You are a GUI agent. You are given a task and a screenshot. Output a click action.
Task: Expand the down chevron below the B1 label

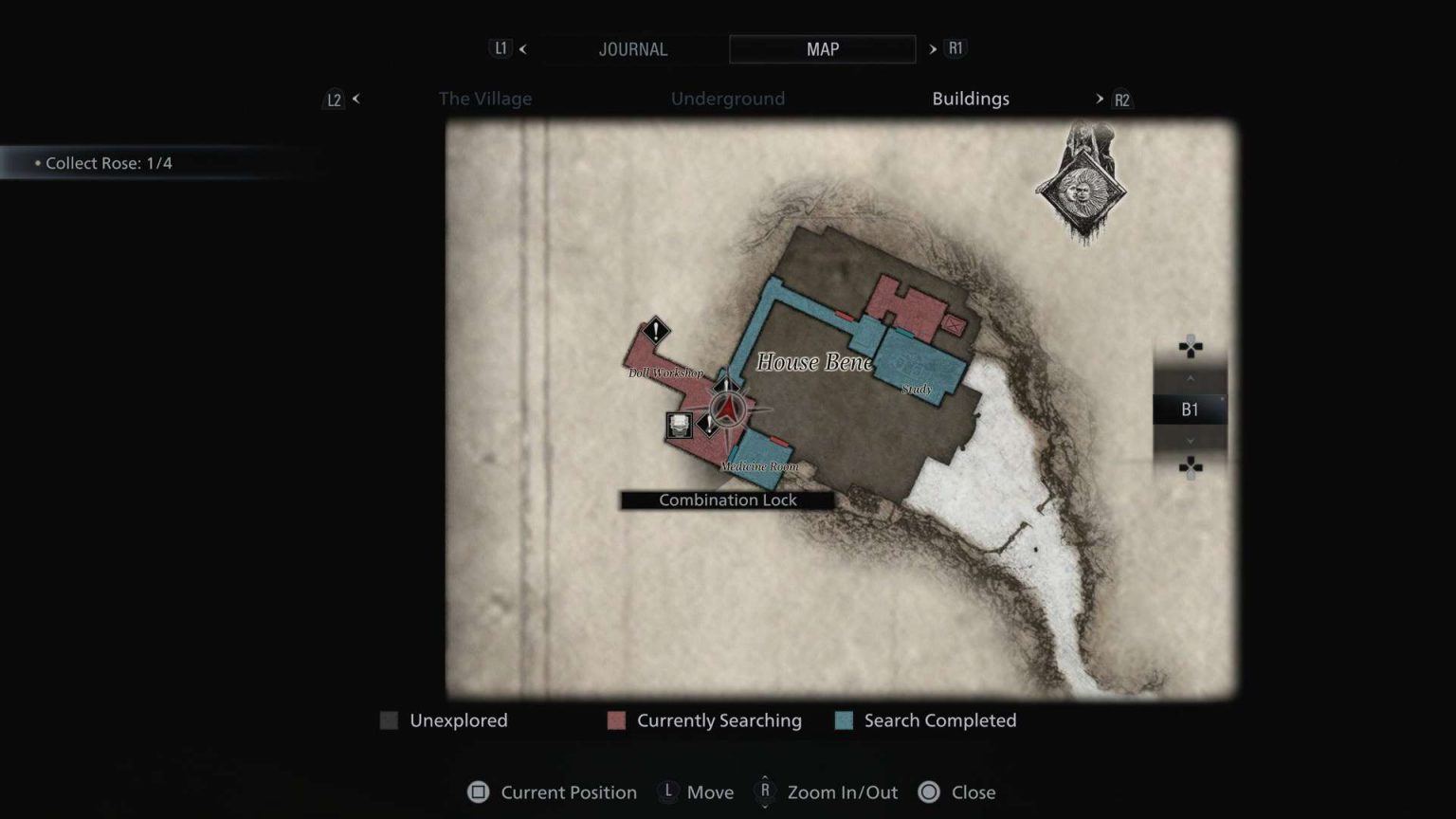coord(1190,441)
